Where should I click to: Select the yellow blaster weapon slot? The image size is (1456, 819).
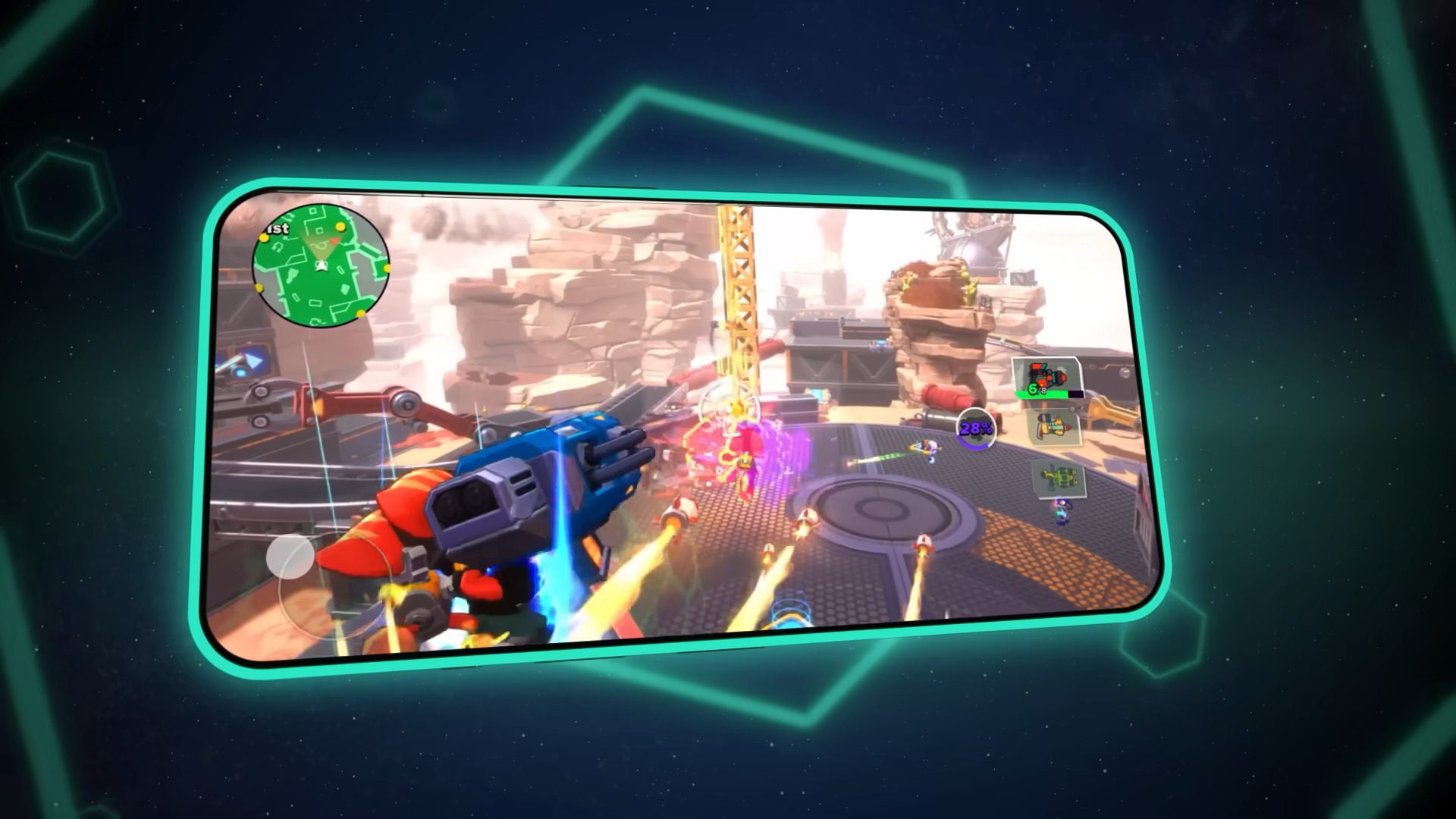pyautogui.click(x=1053, y=425)
